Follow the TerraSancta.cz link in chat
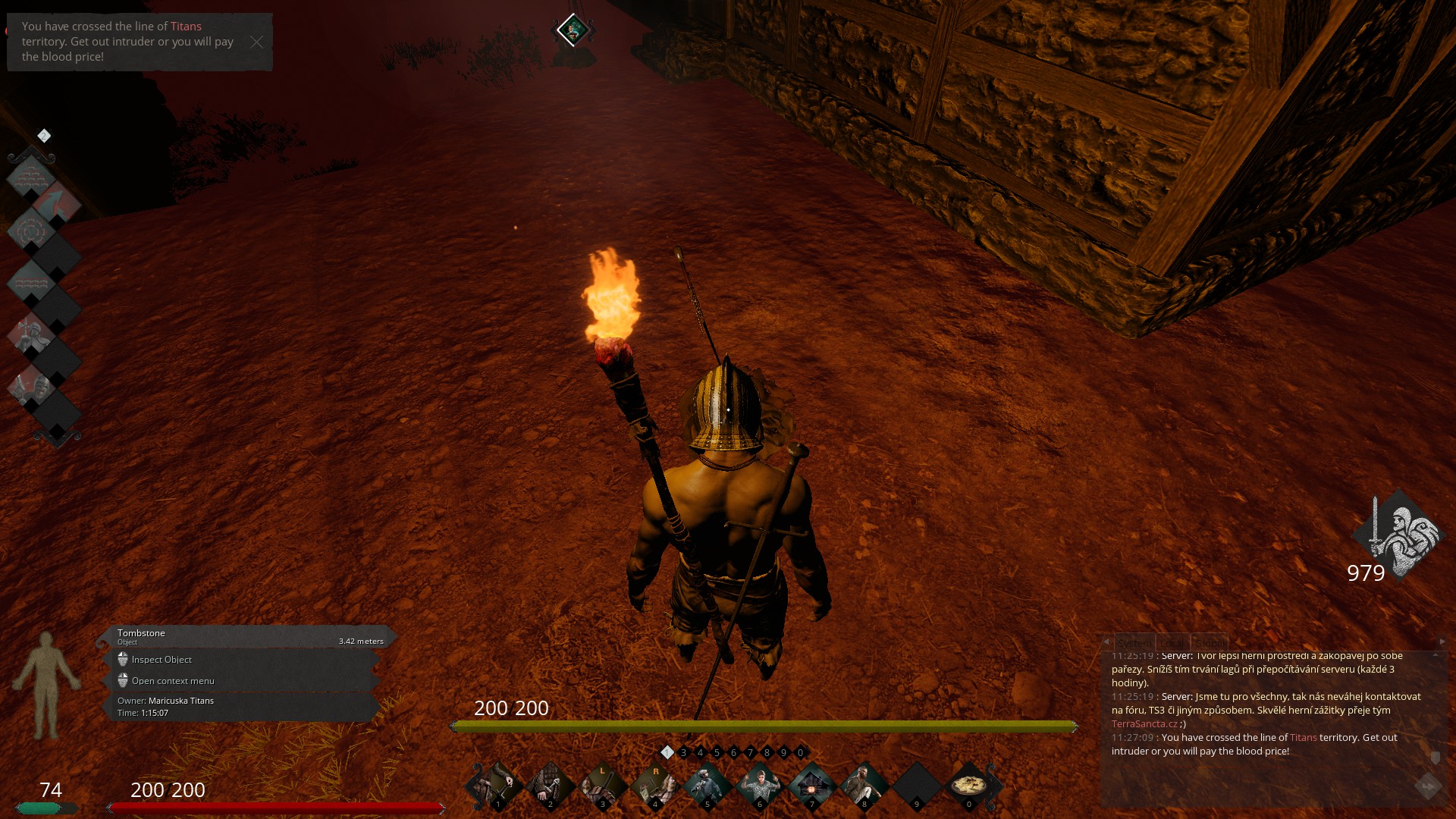 (x=1144, y=724)
